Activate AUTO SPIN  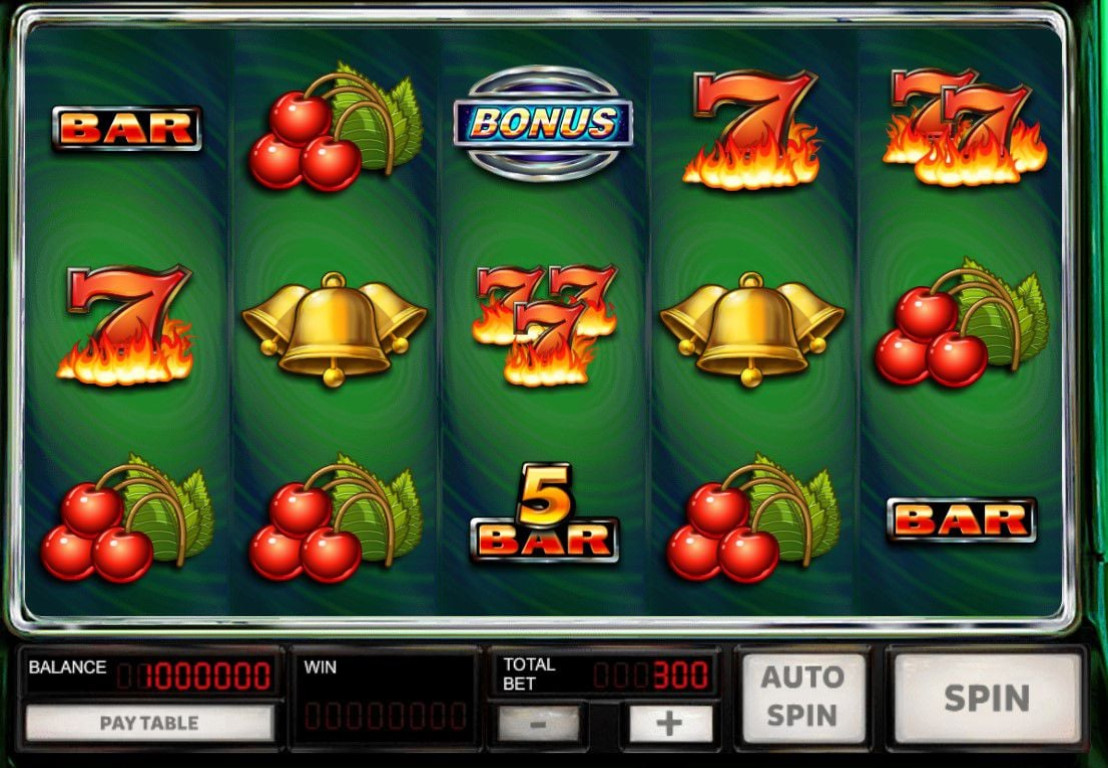point(802,697)
